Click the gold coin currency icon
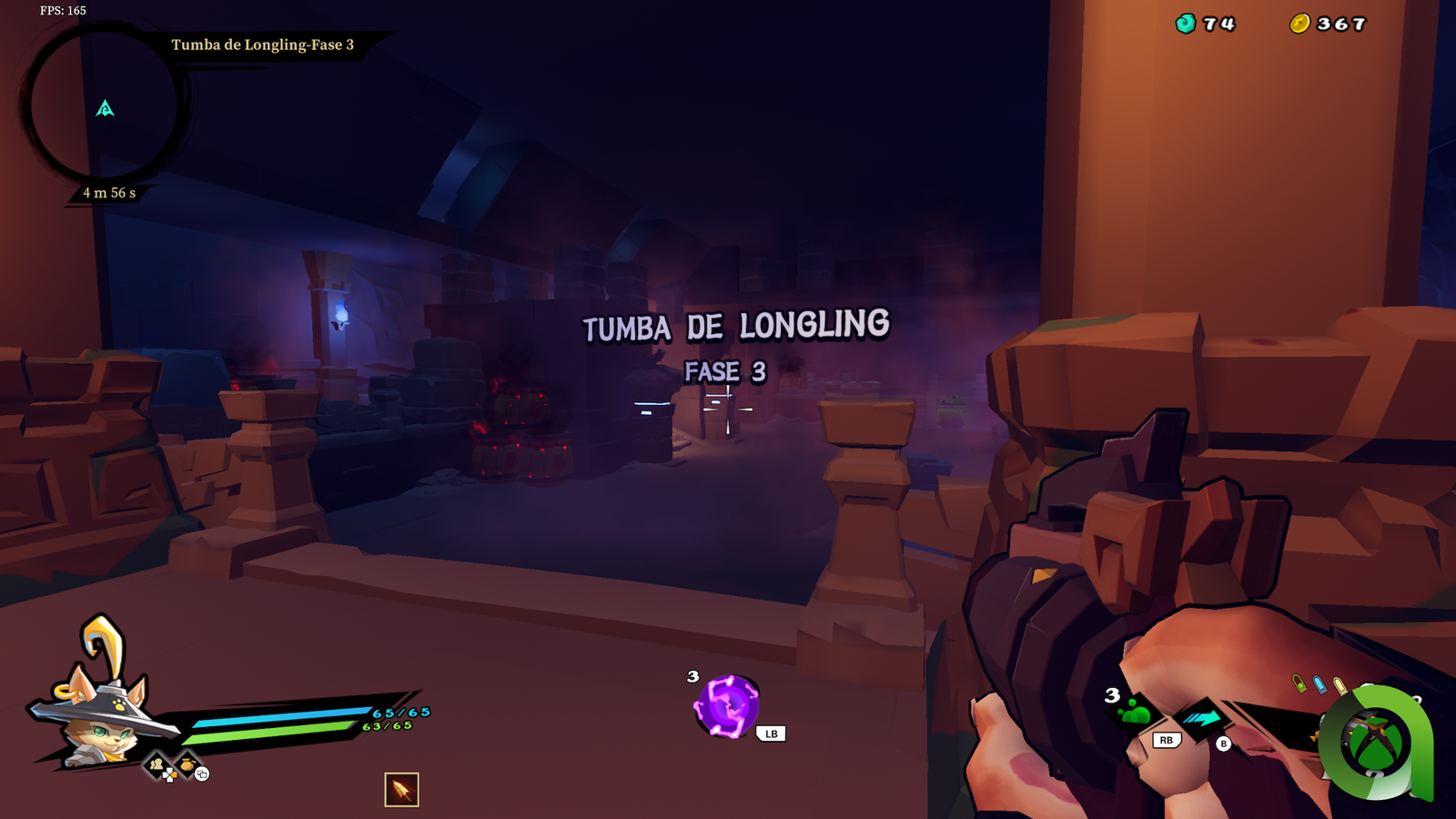Viewport: 1456px width, 819px height. (1299, 24)
